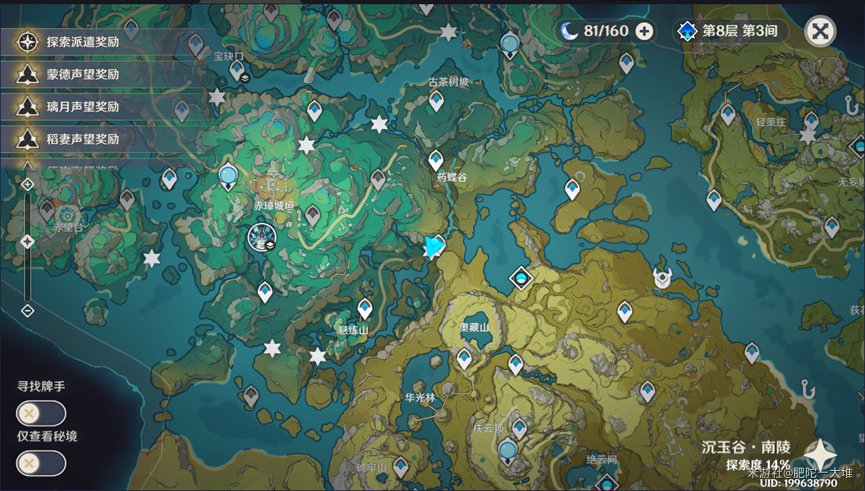This screenshot has width=865, height=491.
Task: Zoom out with the slider's minus button
Action: coord(27,310)
